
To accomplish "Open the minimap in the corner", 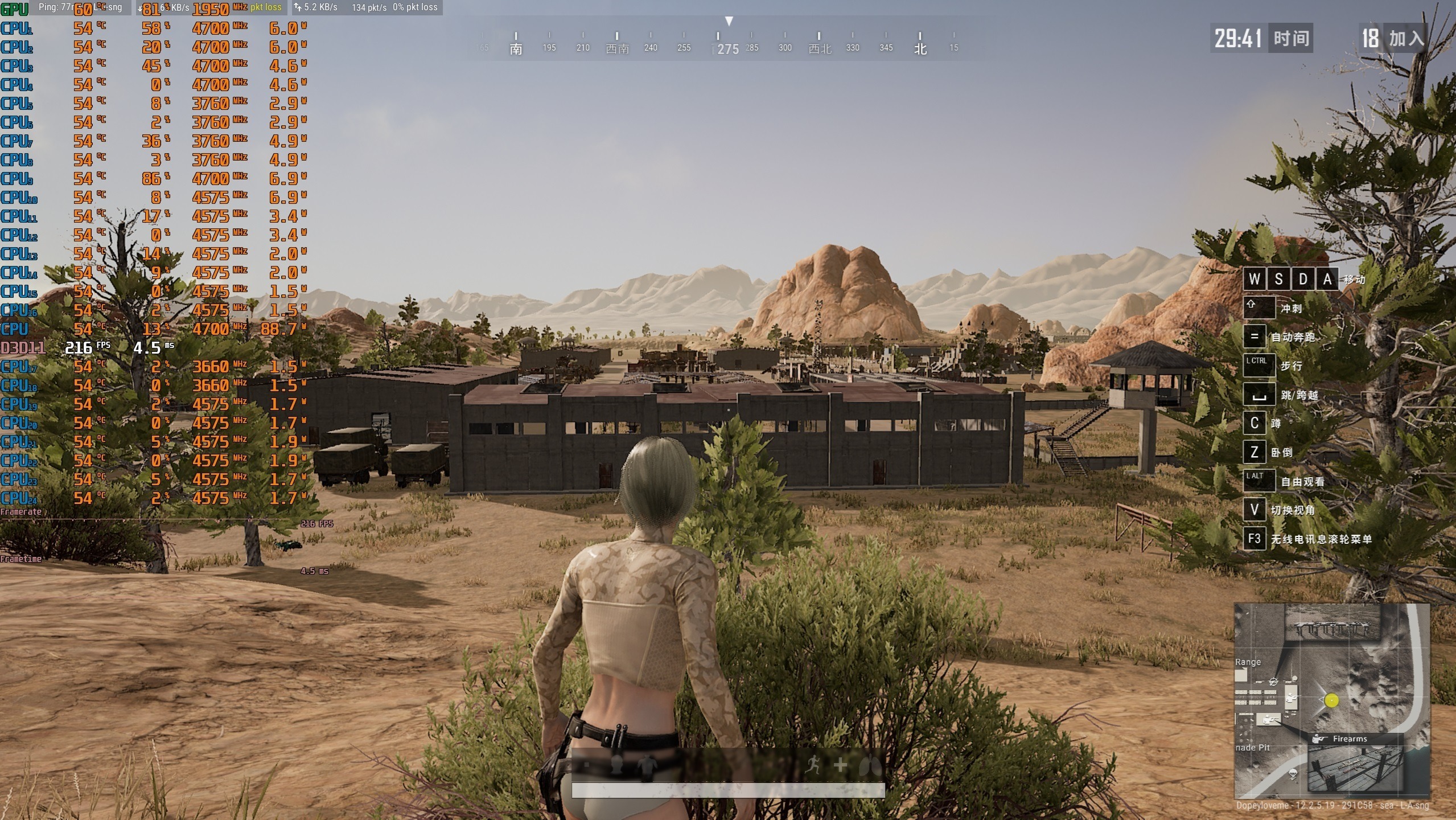I will click(1331, 700).
